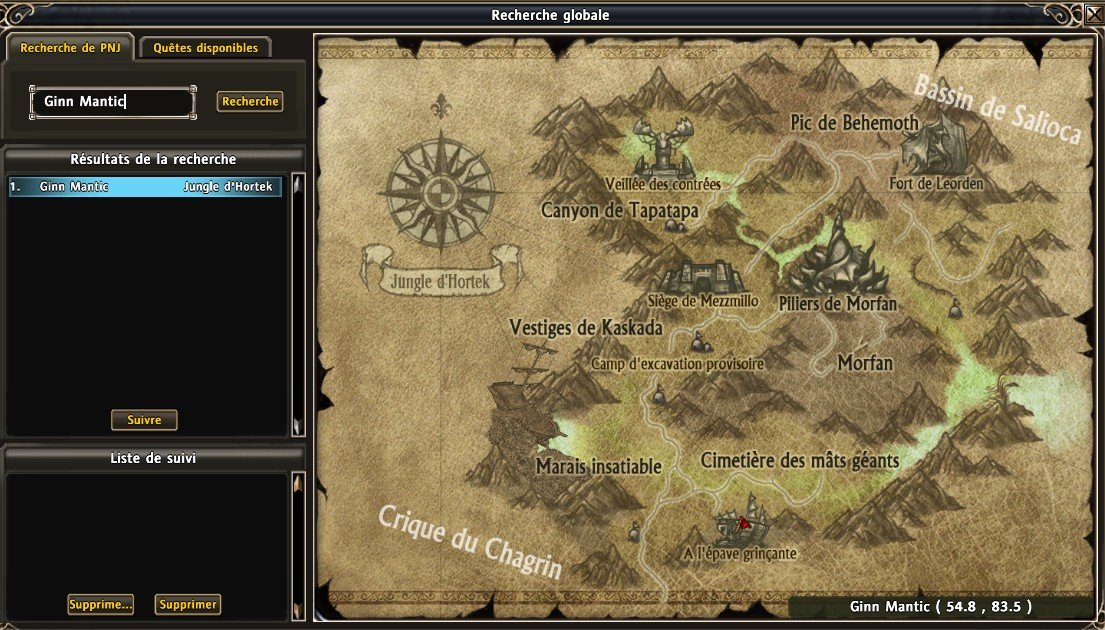Choose the Supprime... button under Liste de suivi

100,604
